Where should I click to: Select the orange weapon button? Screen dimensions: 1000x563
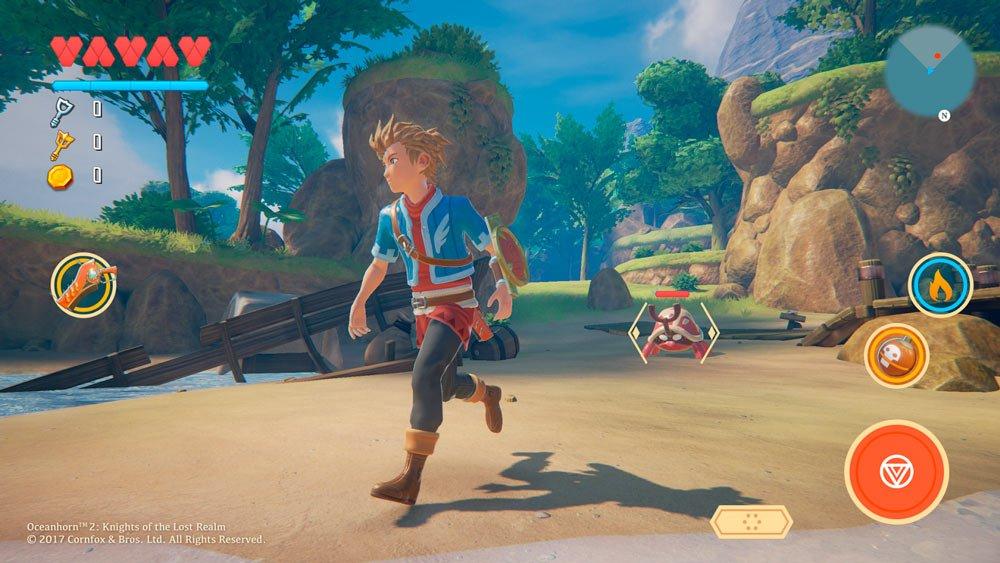84,284
